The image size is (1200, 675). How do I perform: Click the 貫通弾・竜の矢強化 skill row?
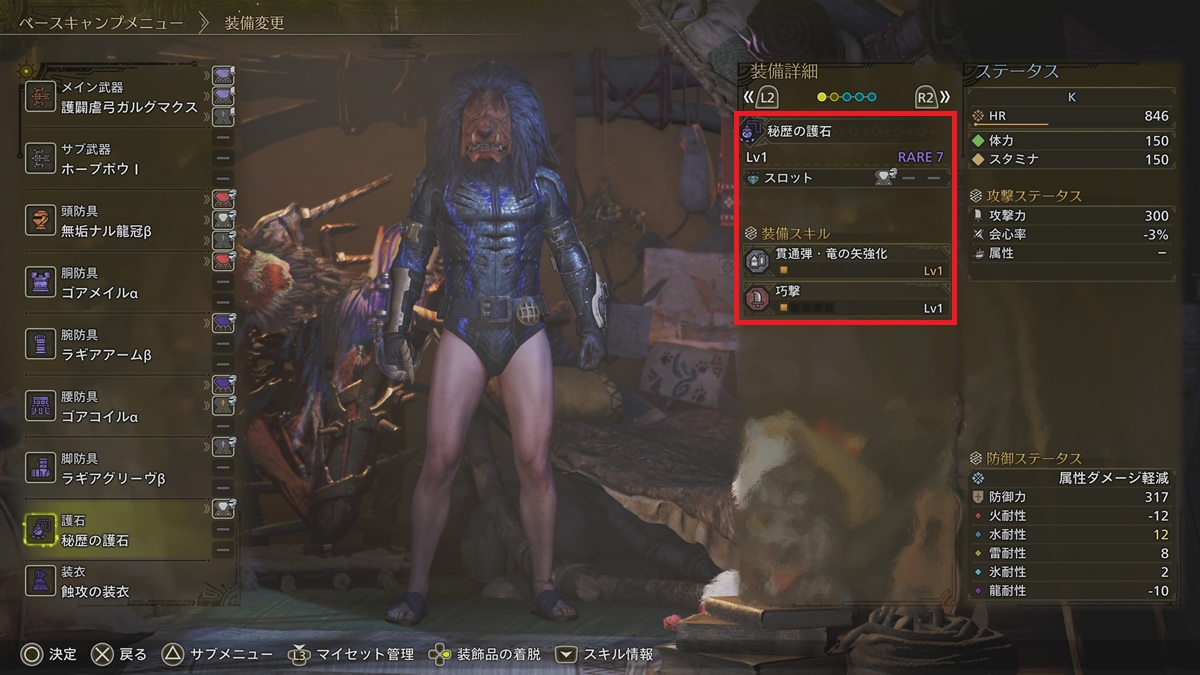[846, 261]
